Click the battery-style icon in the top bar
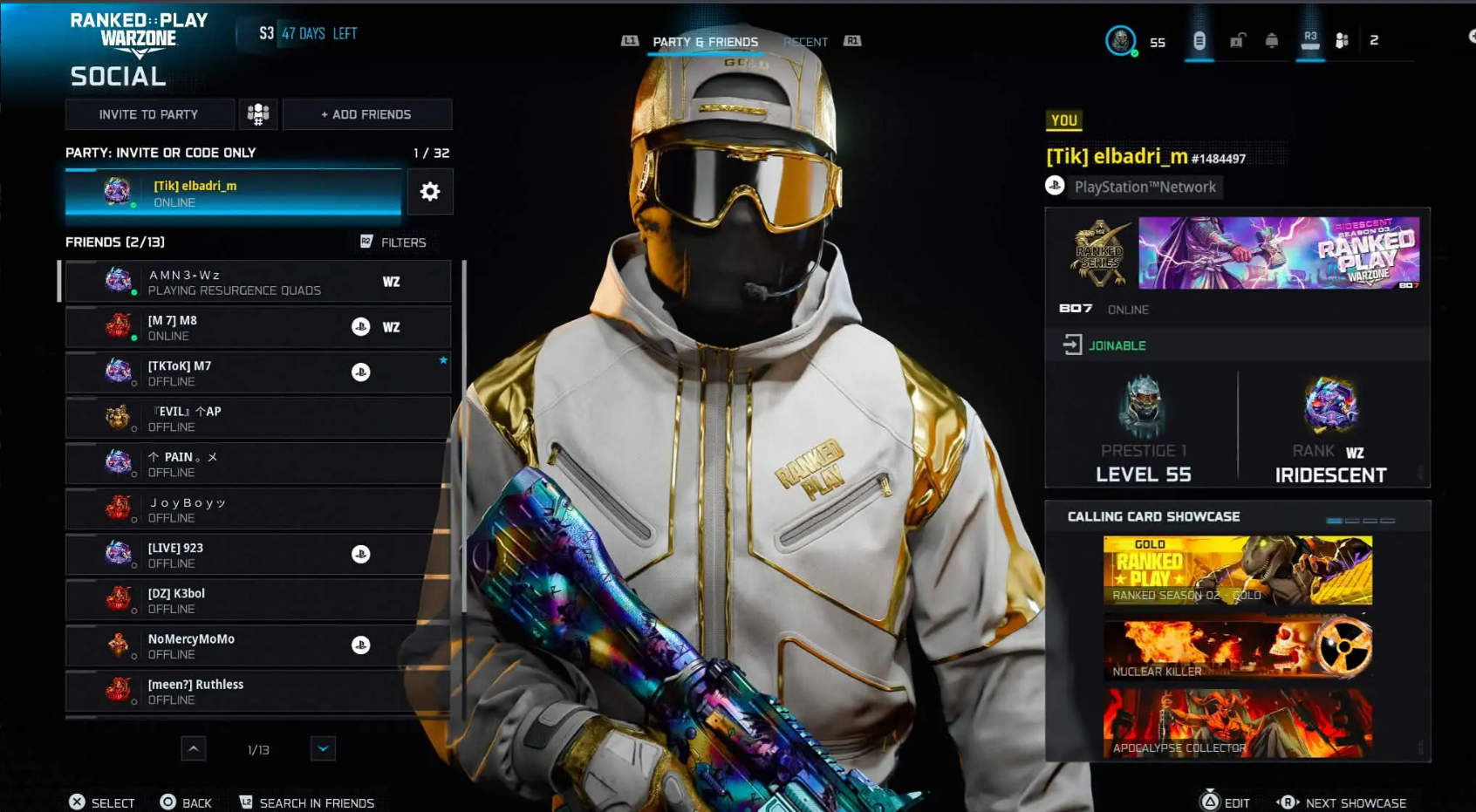The width and height of the screenshot is (1476, 812). (1200, 39)
